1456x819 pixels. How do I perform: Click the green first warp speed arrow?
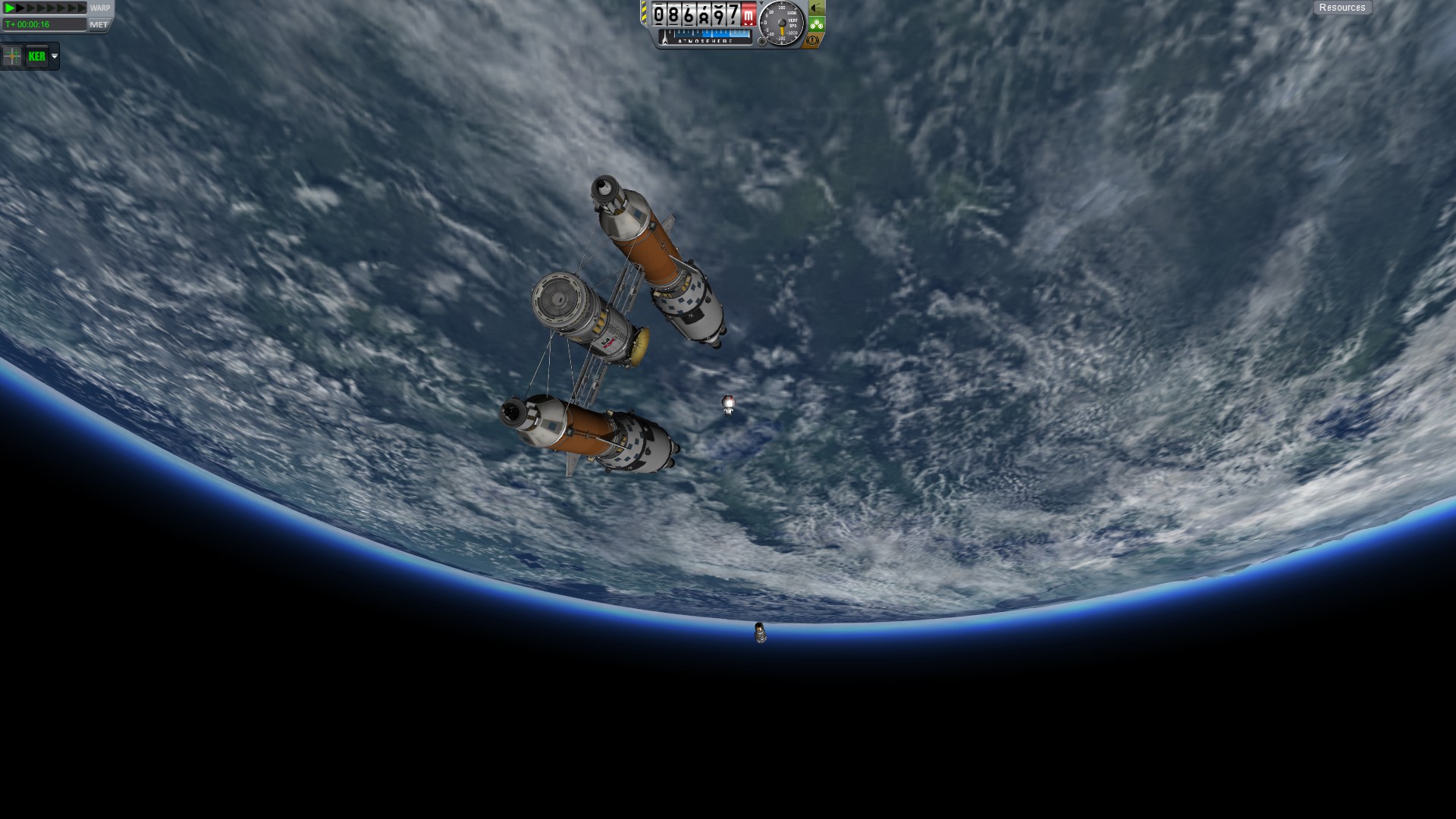pos(10,8)
